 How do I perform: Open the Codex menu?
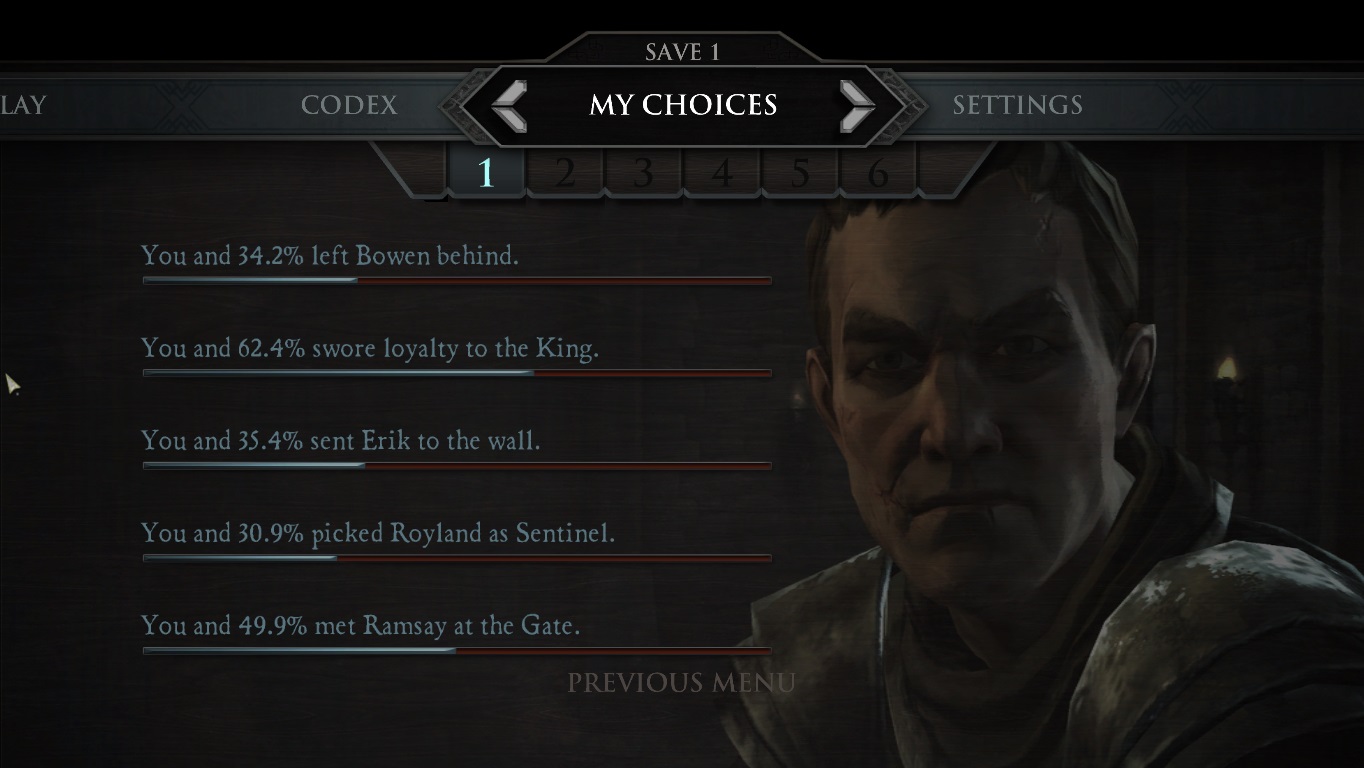pyautogui.click(x=349, y=105)
